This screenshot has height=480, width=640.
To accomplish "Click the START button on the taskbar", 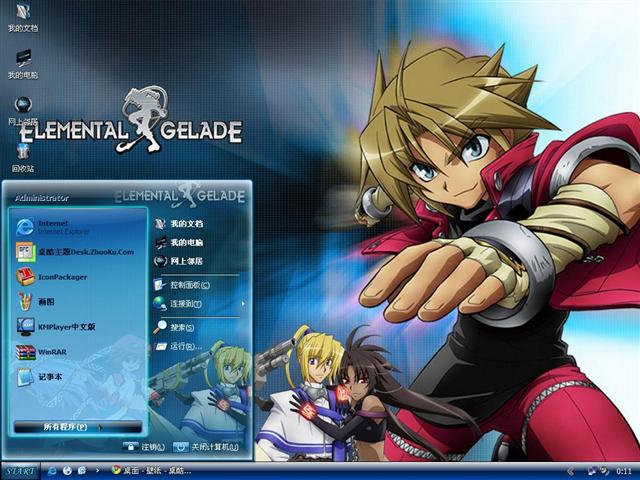I will (20, 470).
